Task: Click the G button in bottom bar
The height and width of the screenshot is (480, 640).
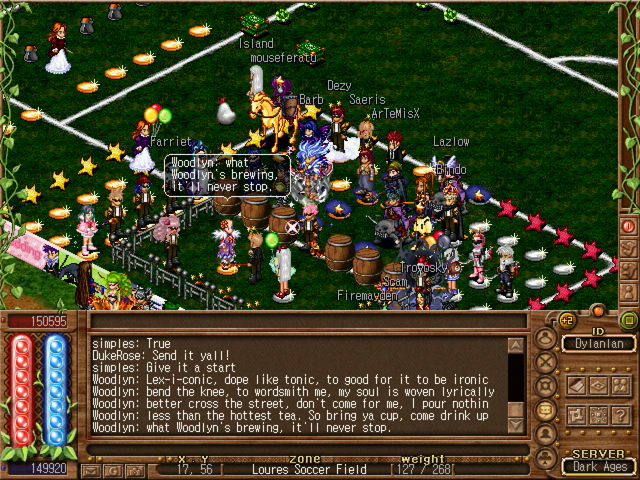Action: 111,469
